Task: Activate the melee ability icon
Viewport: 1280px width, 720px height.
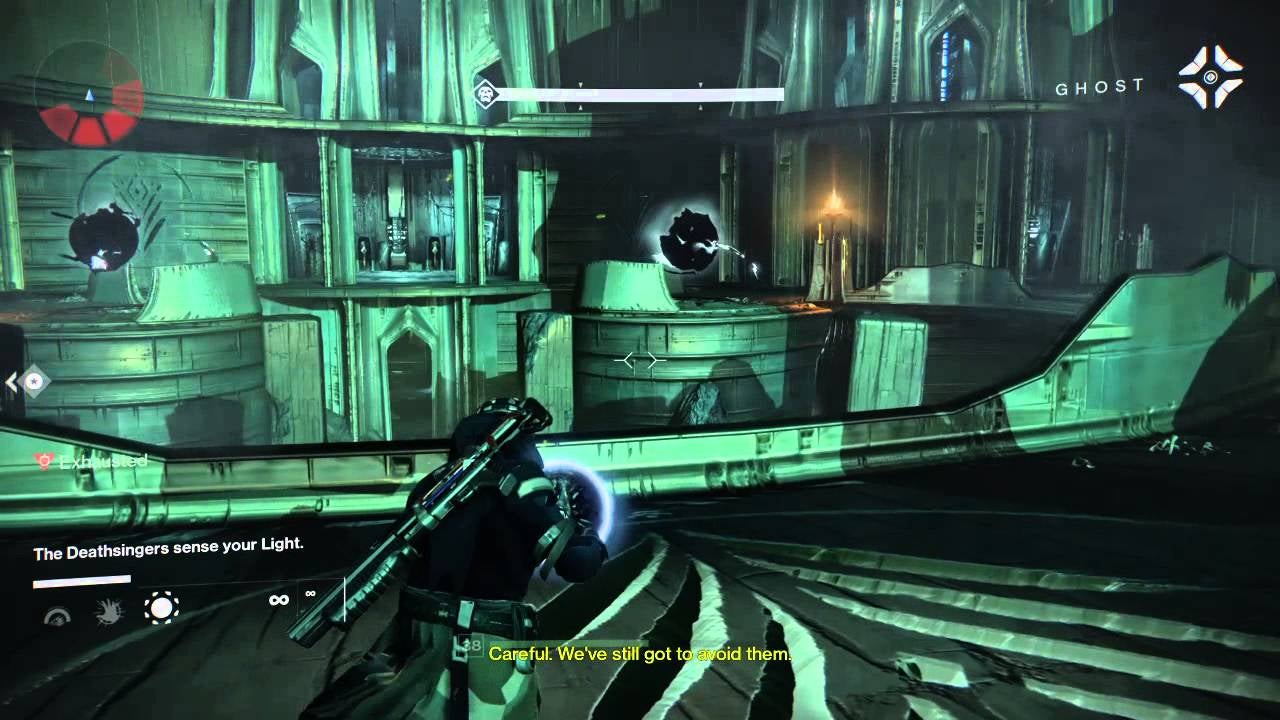Action: click(108, 612)
